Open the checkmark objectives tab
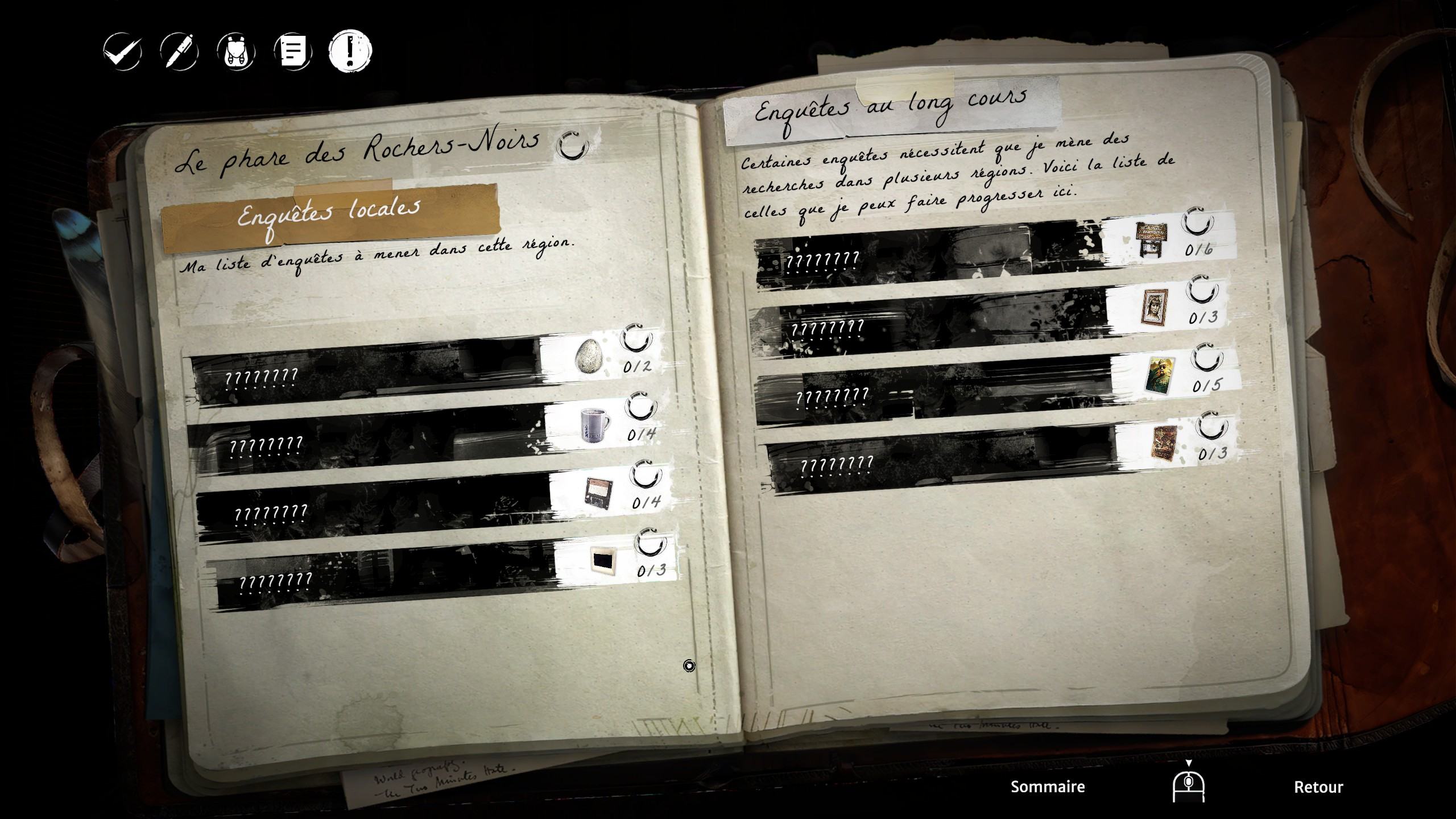The width and height of the screenshot is (1456, 819). (x=122, y=52)
